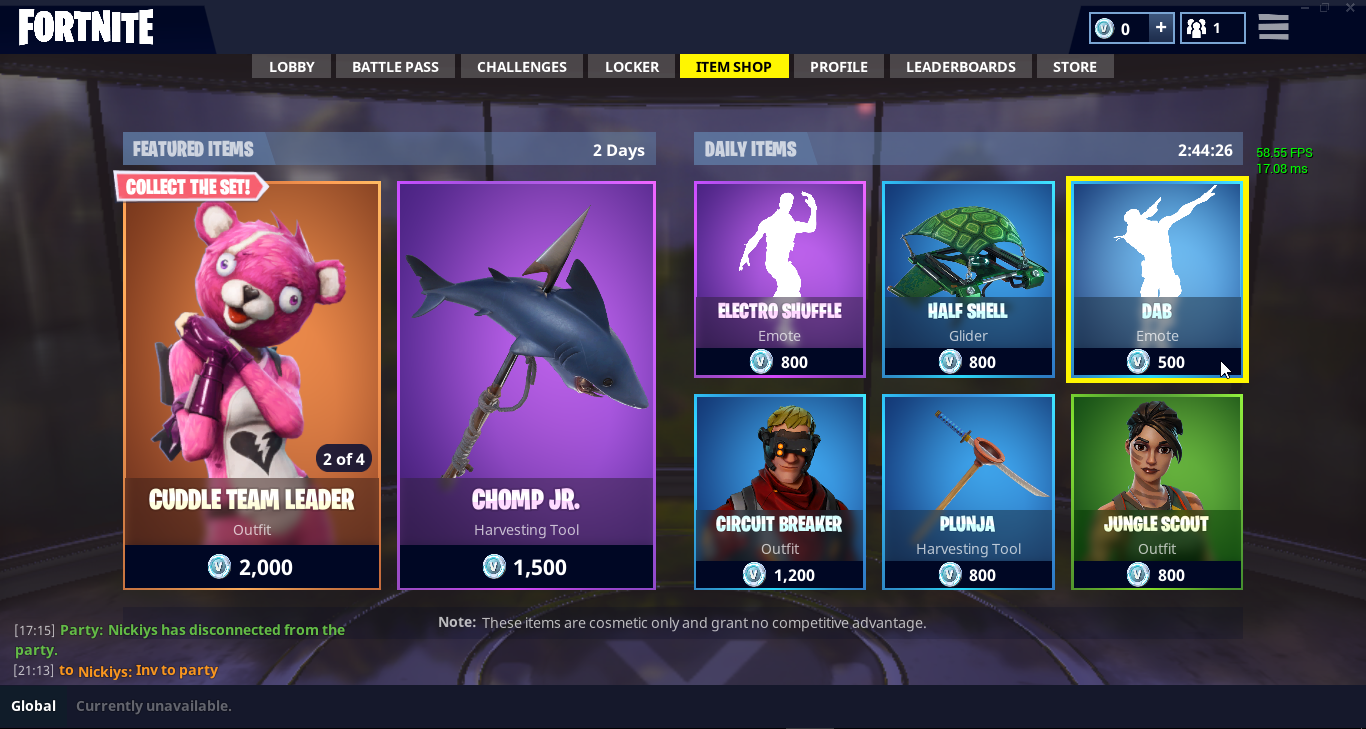Select the Electro Shuffle emote

point(780,279)
